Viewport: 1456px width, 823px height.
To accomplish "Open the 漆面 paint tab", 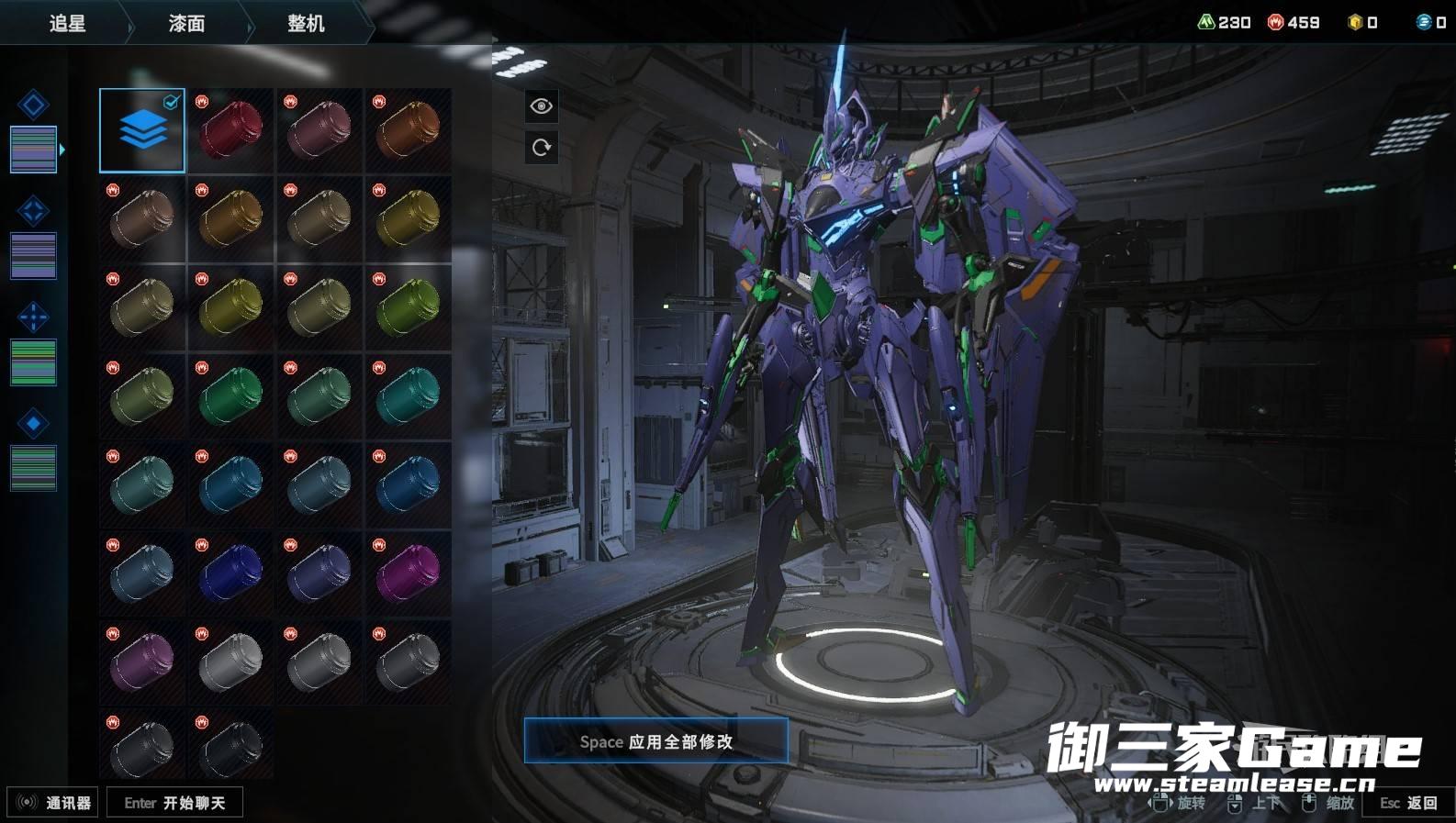I will 186,23.
